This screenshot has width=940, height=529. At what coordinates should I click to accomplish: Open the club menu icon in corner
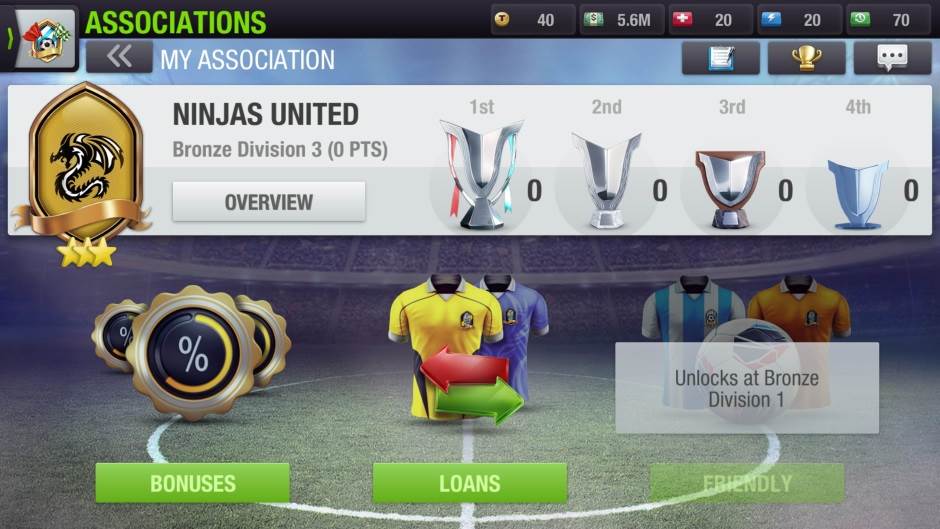[44, 40]
